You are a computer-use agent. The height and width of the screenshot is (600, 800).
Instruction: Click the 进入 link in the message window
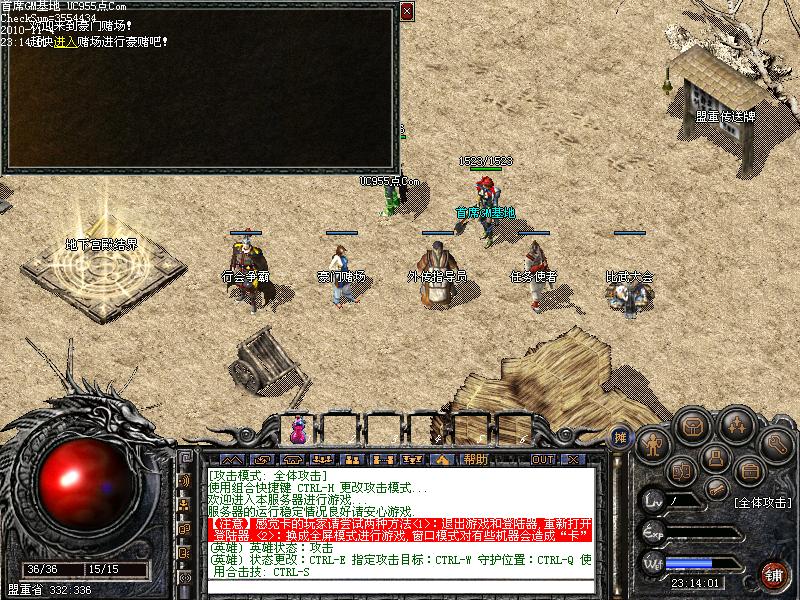click(x=66, y=42)
